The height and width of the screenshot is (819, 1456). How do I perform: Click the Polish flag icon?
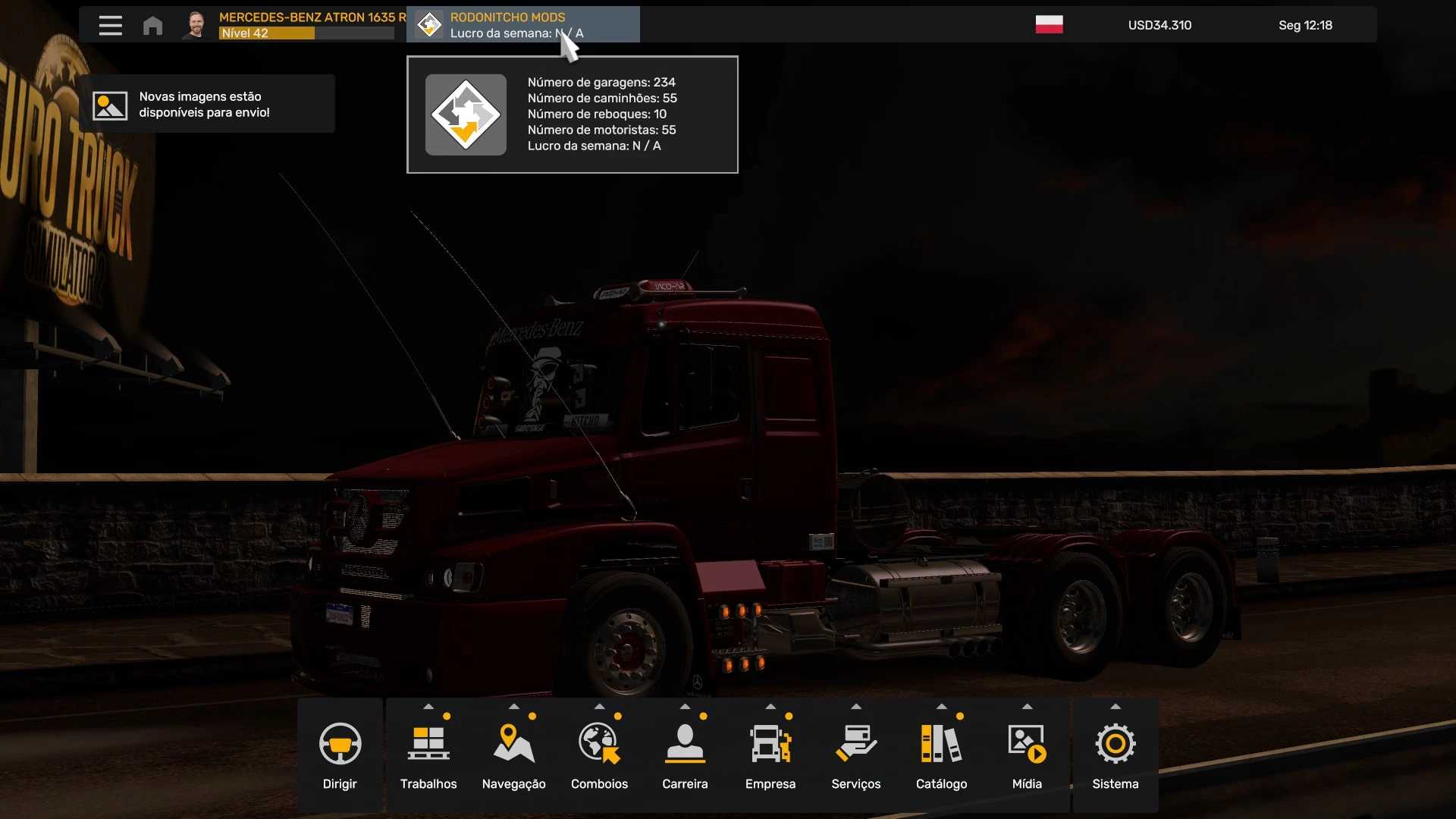pyautogui.click(x=1049, y=25)
